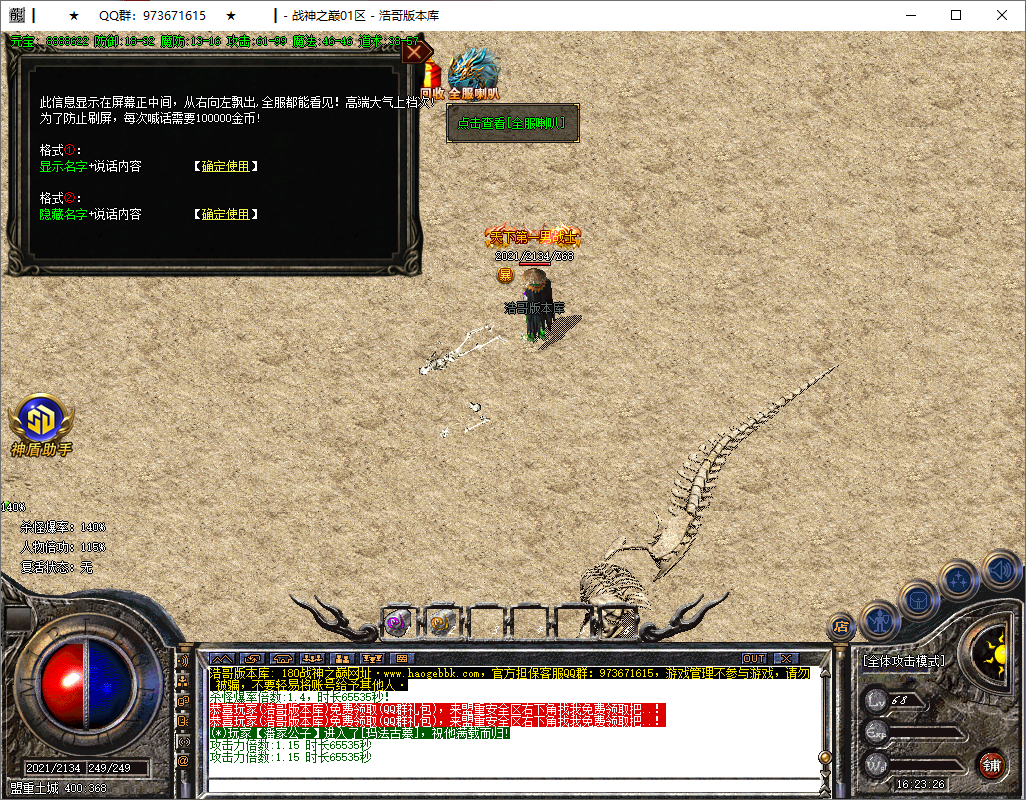
Task: Confirm use for the show-name format
Action: tap(226, 166)
